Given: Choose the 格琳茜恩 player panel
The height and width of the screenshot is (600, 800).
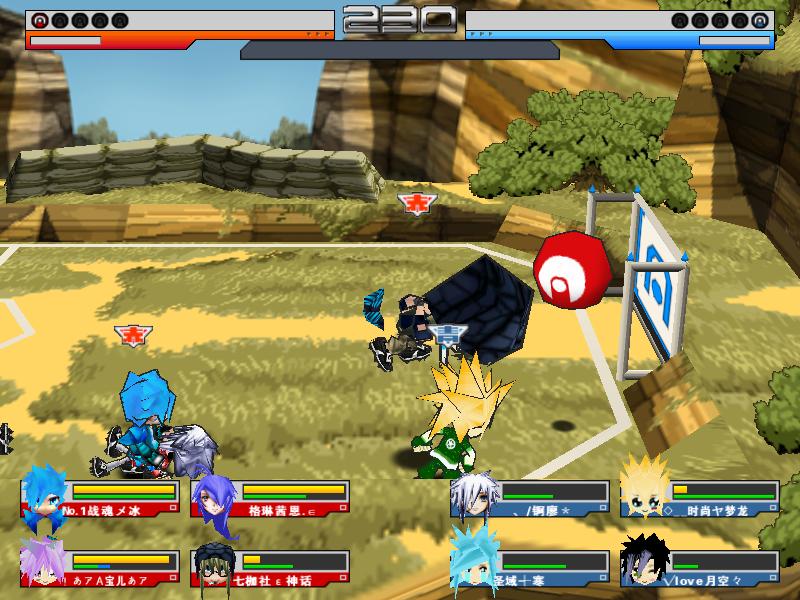Looking at the screenshot, I should coord(270,498).
